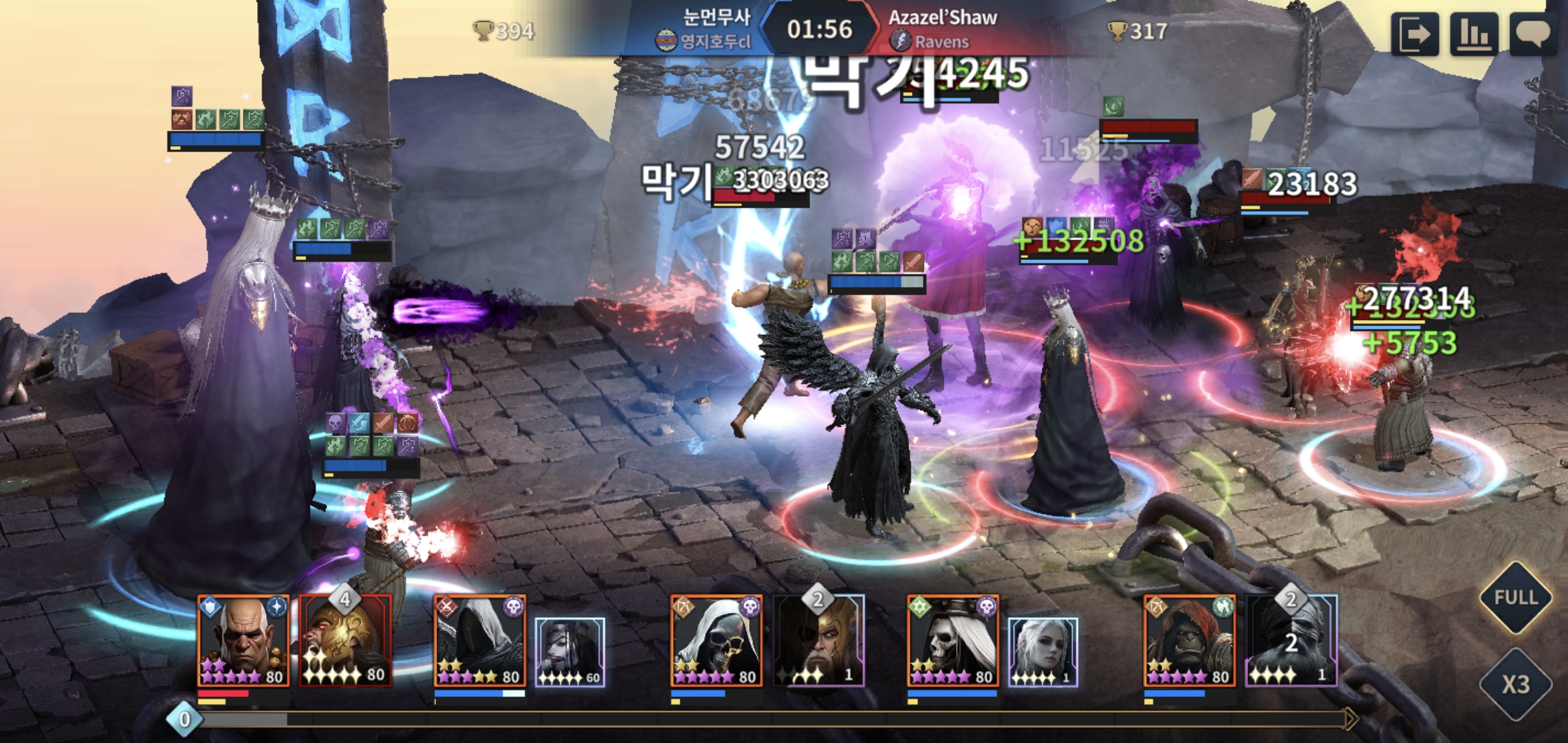Choose the bandaged dark giant portrait

click(1291, 641)
